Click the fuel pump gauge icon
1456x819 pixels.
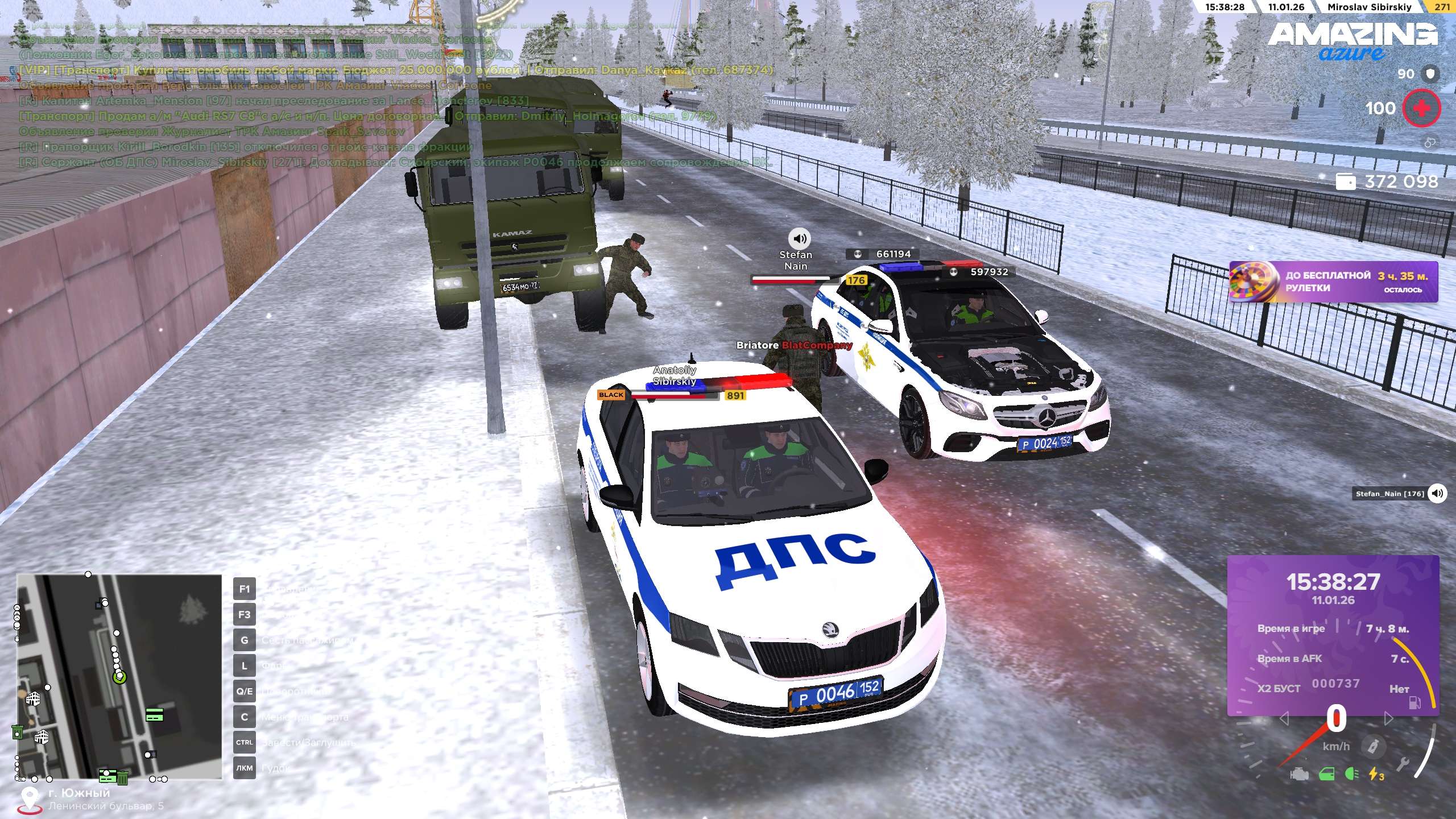point(1414,704)
